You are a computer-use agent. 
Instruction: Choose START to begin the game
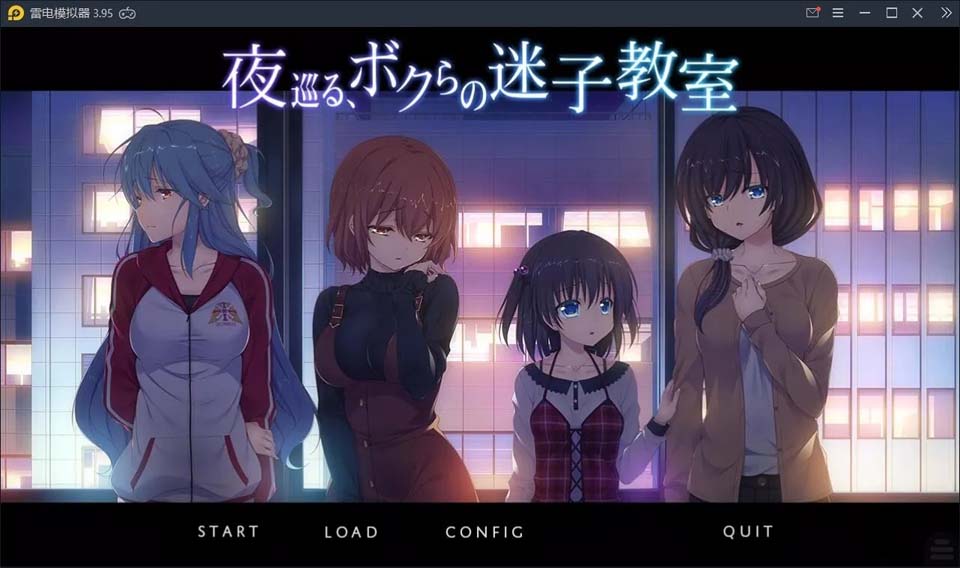click(228, 532)
